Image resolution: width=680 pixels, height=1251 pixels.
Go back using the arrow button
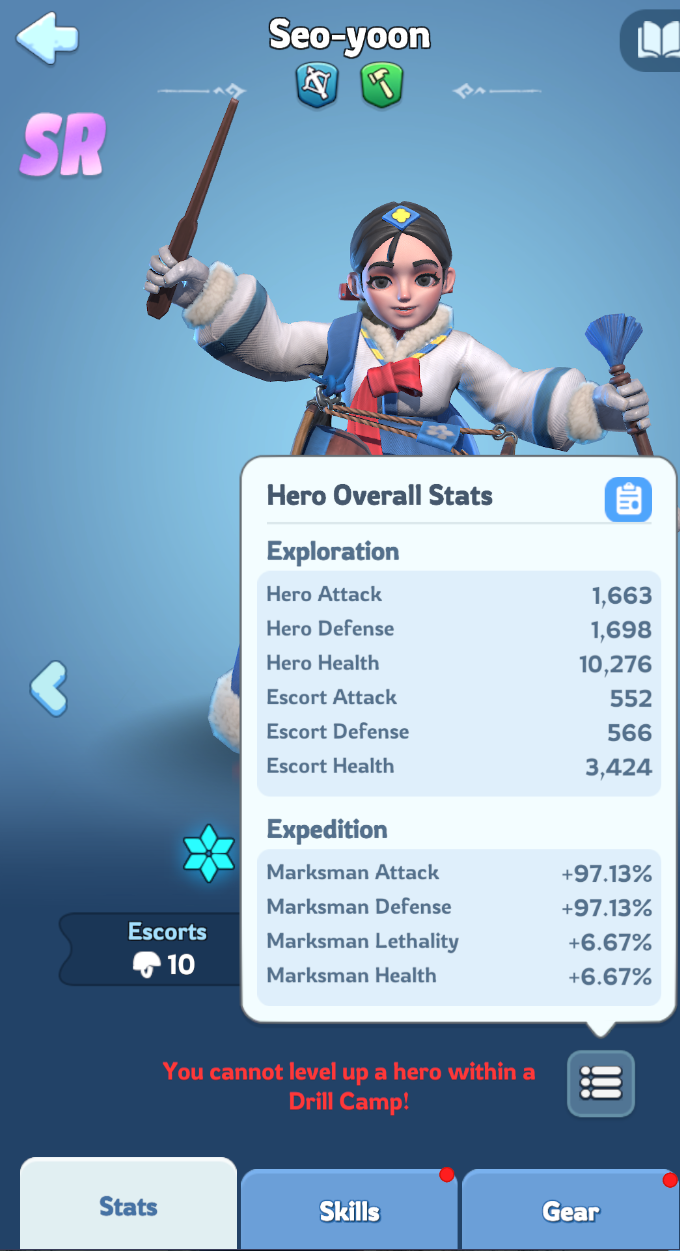click(46, 39)
